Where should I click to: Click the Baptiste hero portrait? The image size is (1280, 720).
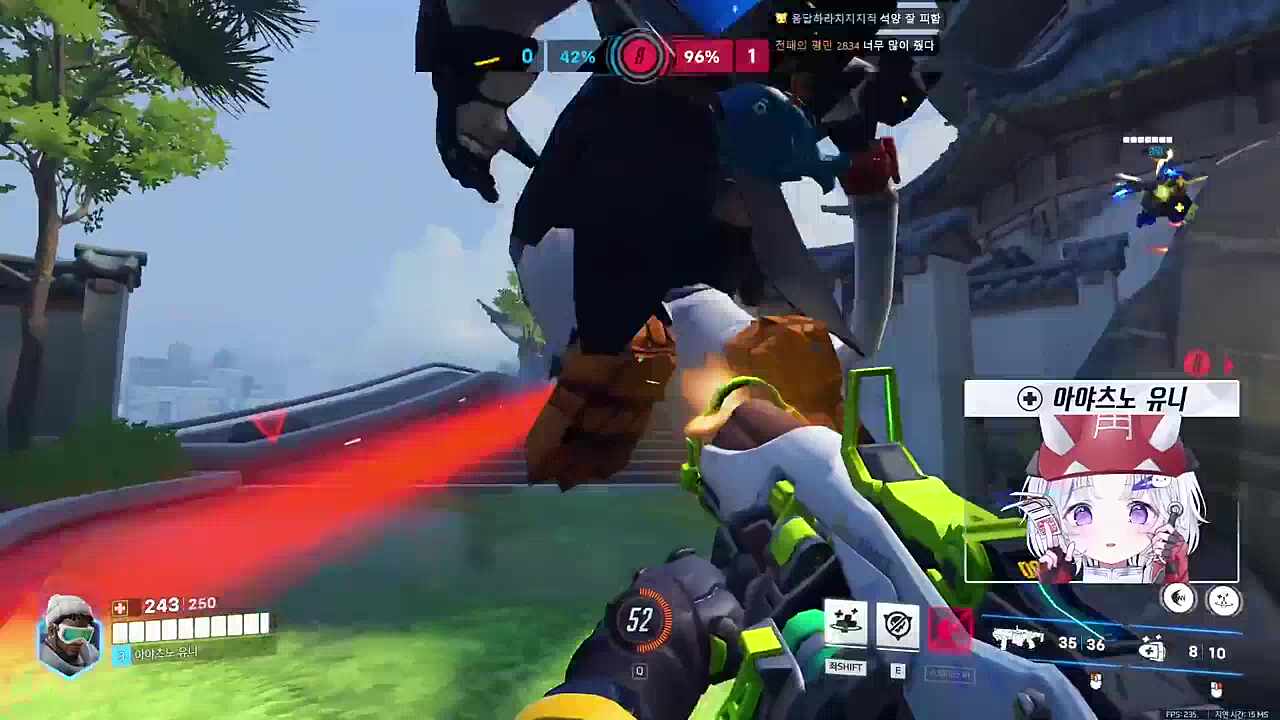pos(69,634)
